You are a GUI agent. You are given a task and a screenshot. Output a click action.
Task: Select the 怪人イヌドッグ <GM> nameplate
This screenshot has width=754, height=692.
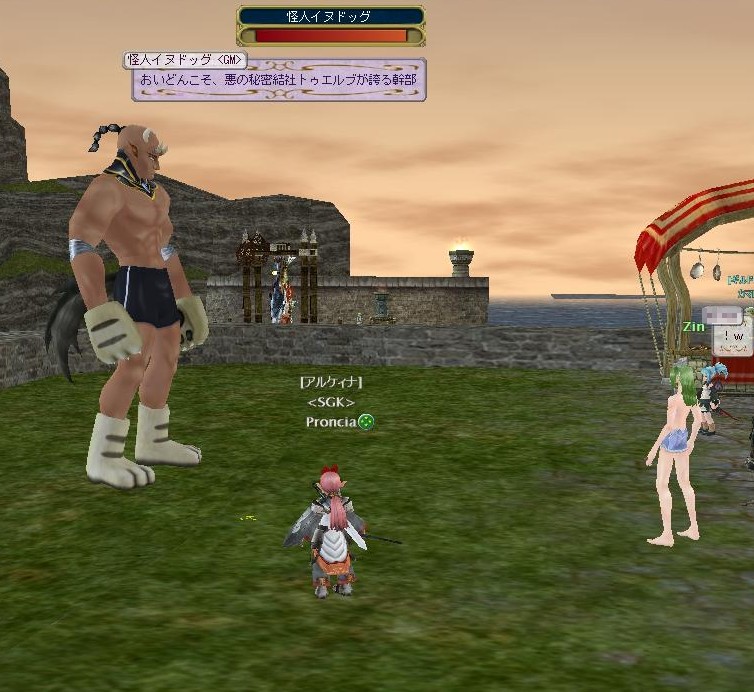[x=185, y=60]
